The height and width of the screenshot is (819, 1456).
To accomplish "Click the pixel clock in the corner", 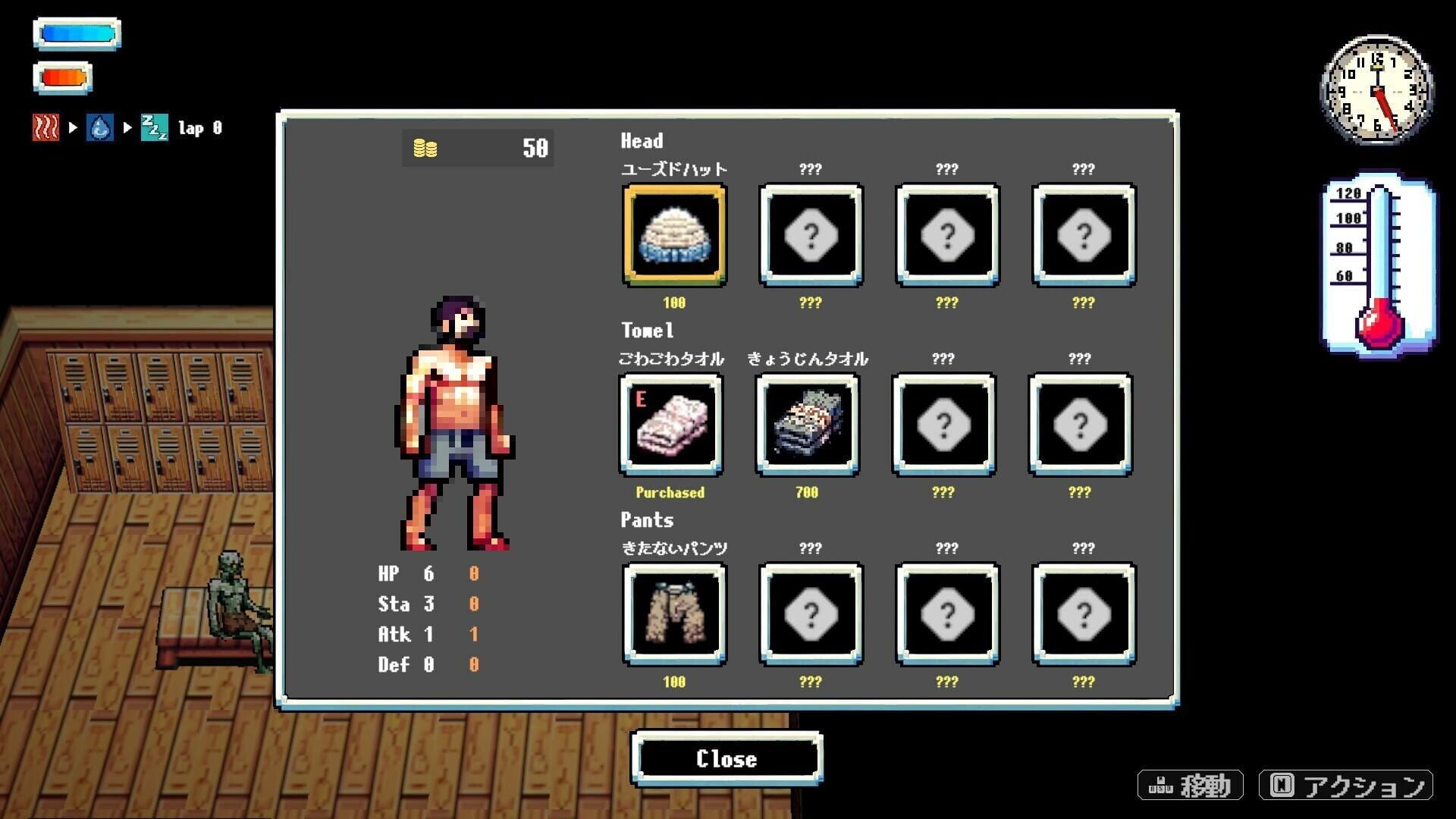I will click(1376, 91).
